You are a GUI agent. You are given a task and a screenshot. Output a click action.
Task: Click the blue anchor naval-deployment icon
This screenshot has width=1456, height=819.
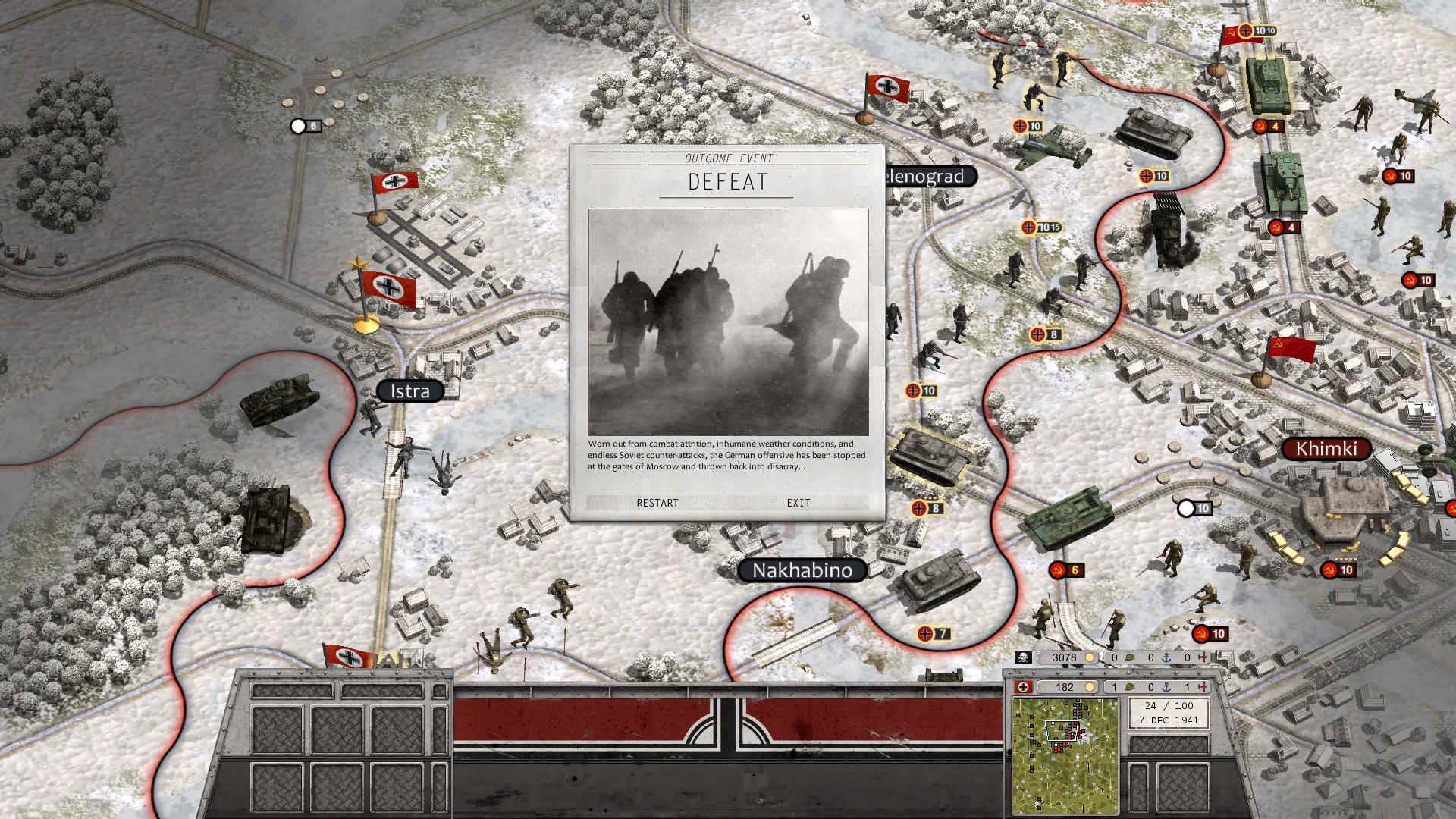pos(1168,685)
